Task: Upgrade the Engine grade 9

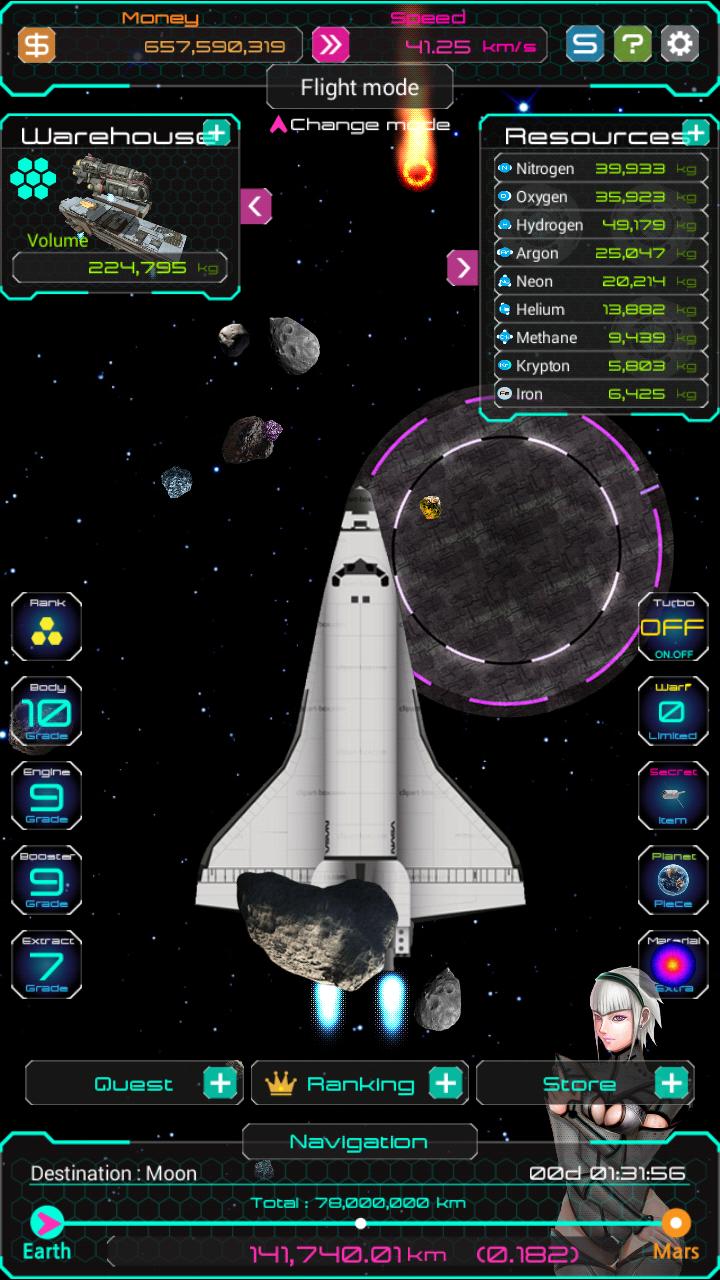Action: (47, 796)
